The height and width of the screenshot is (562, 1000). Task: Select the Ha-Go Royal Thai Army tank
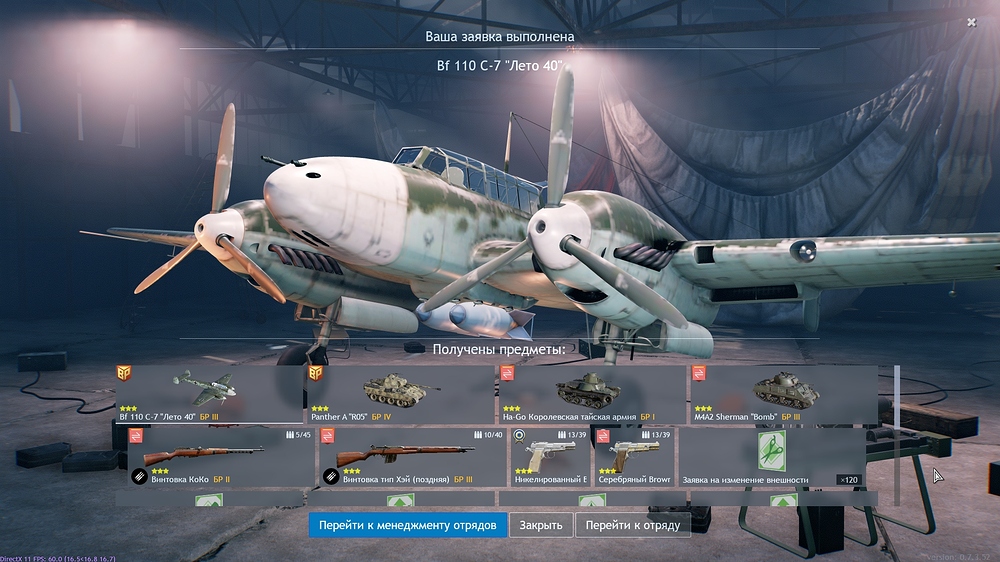[590, 394]
